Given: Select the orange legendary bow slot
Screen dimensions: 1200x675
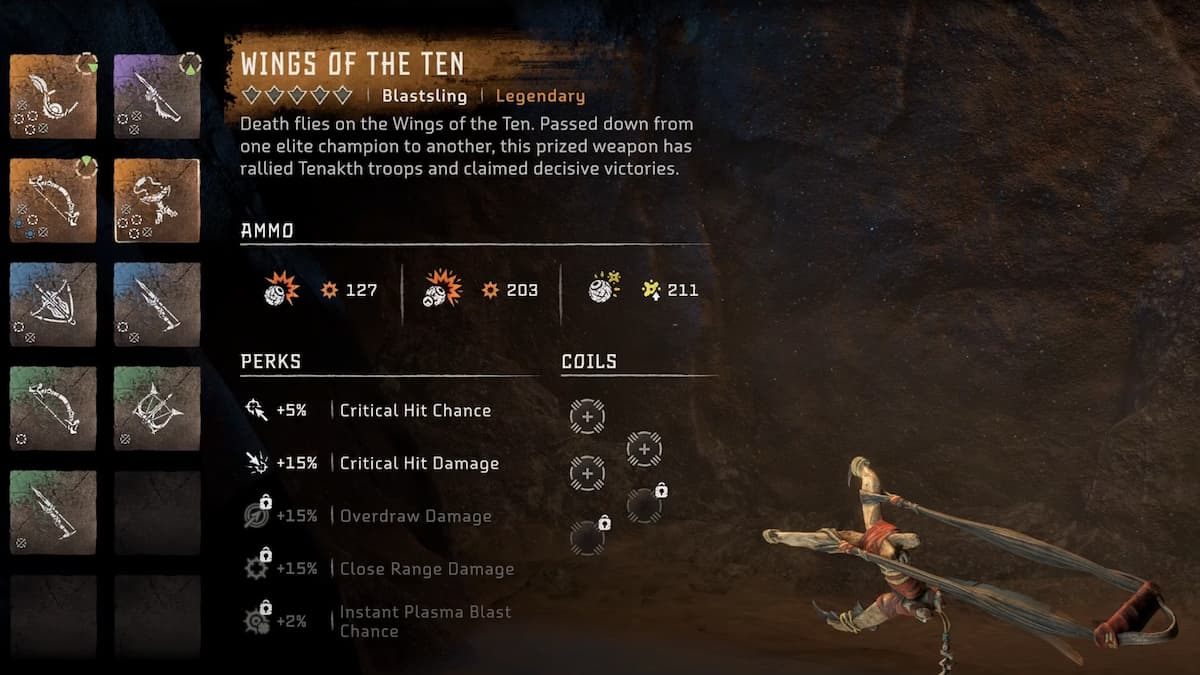Looking at the screenshot, I should [53, 200].
